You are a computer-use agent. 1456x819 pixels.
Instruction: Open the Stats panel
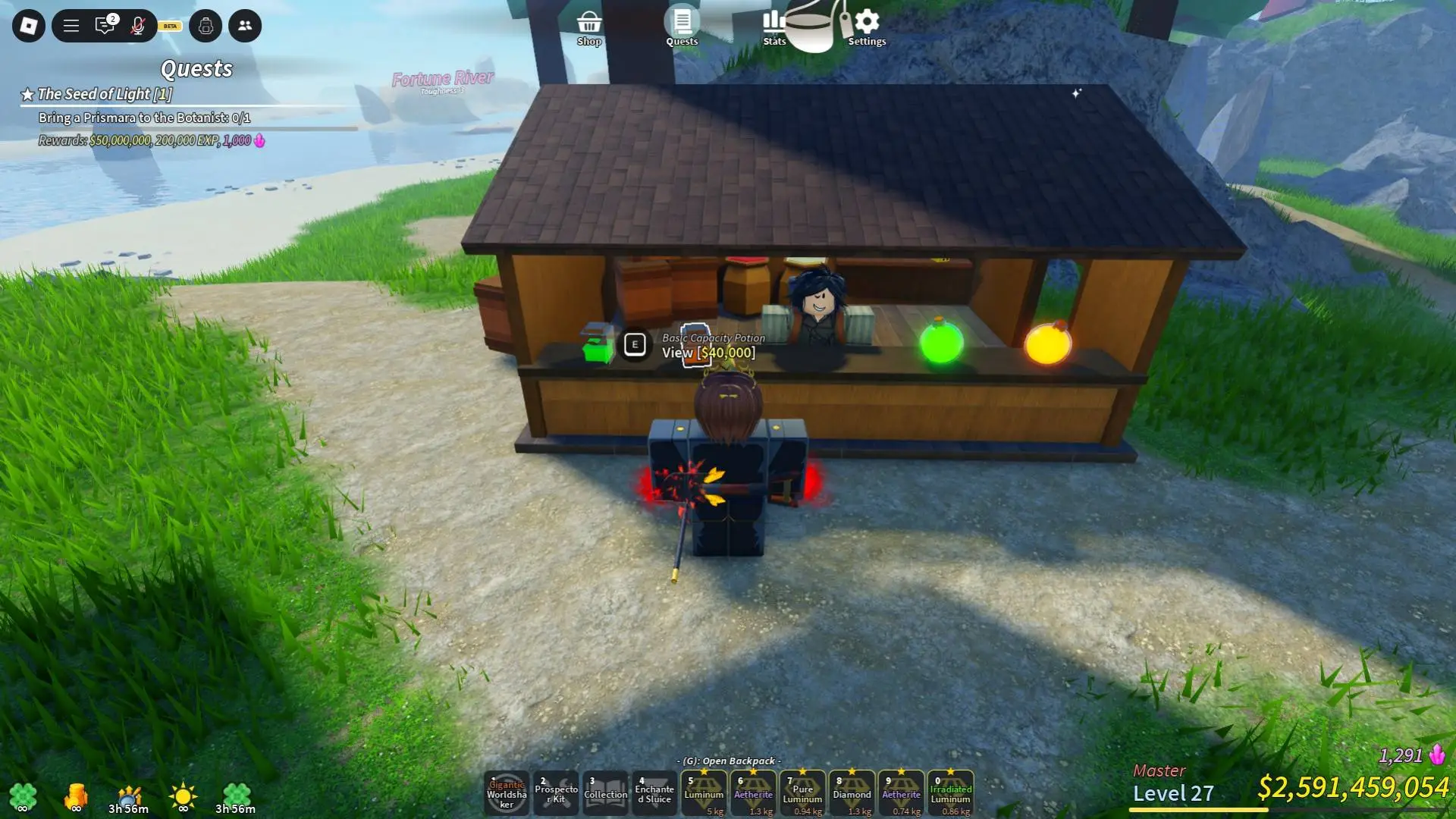click(773, 25)
